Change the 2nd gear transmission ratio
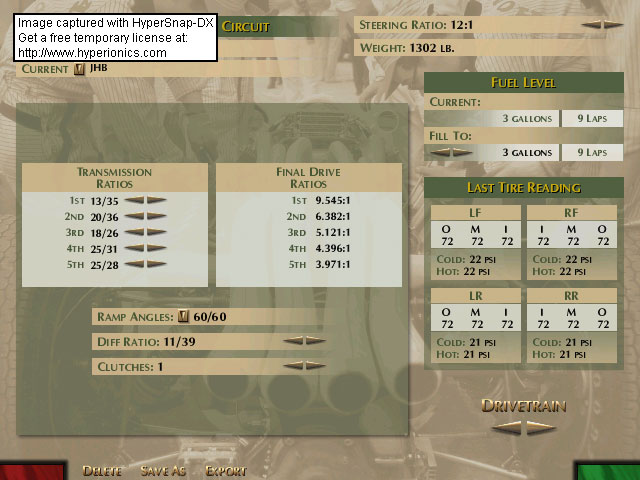640x480 pixels. (145, 216)
